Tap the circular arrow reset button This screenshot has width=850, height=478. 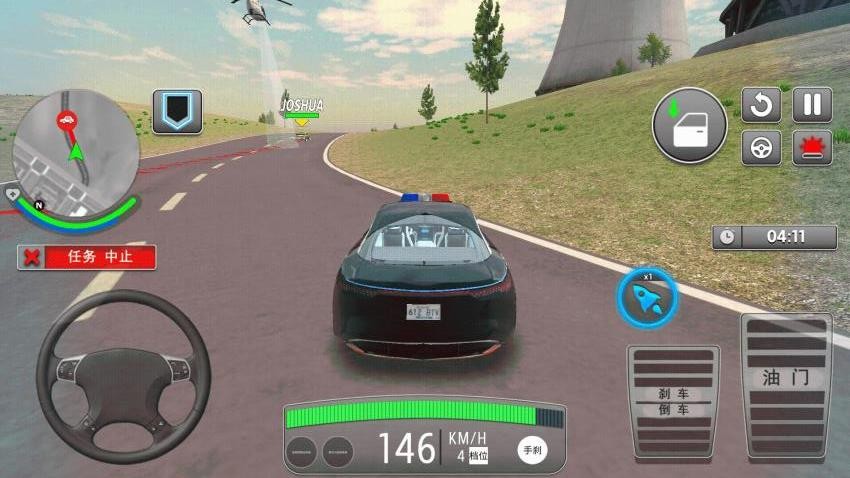tap(761, 105)
